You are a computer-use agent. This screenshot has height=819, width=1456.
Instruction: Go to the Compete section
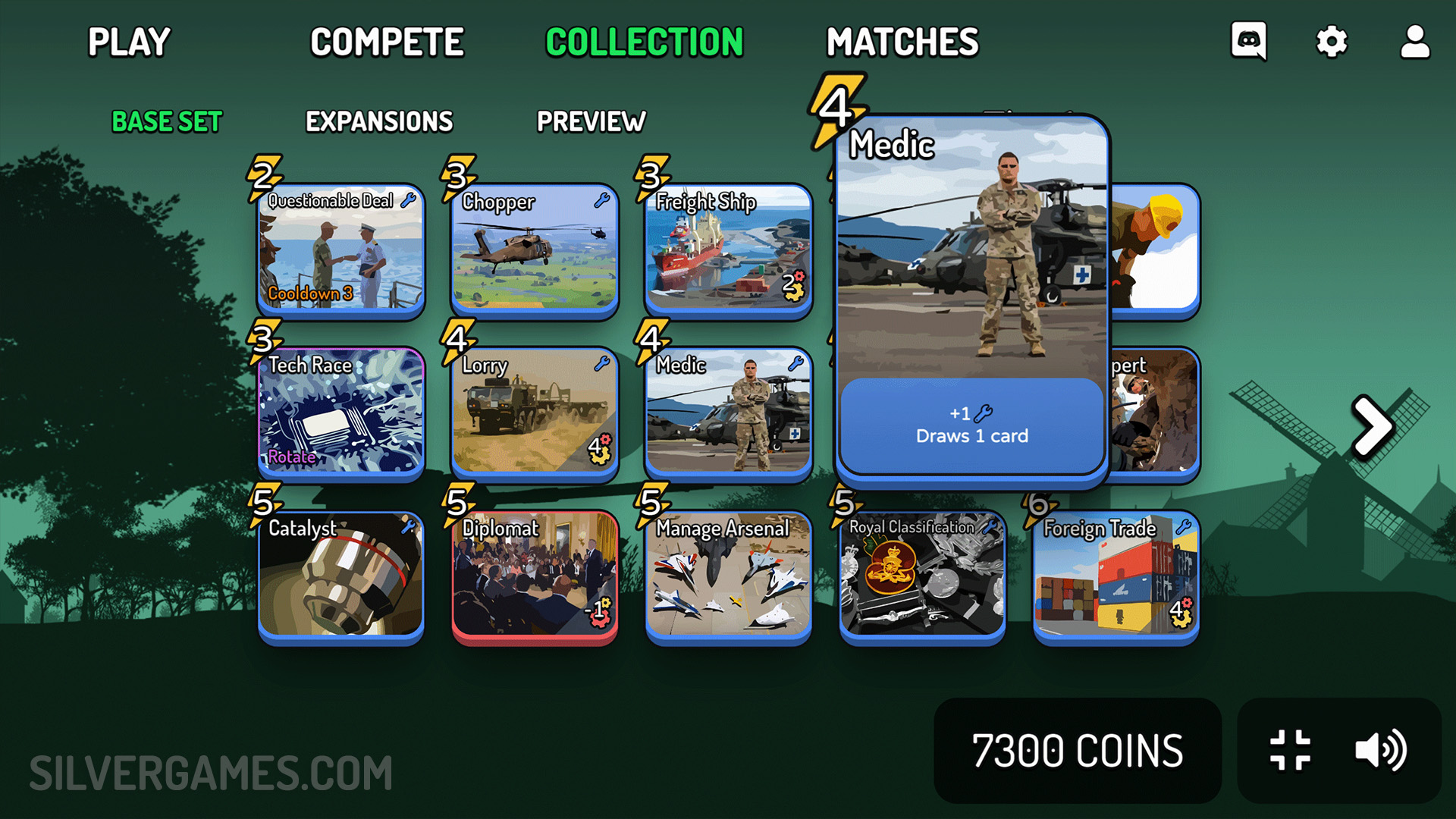click(x=387, y=42)
